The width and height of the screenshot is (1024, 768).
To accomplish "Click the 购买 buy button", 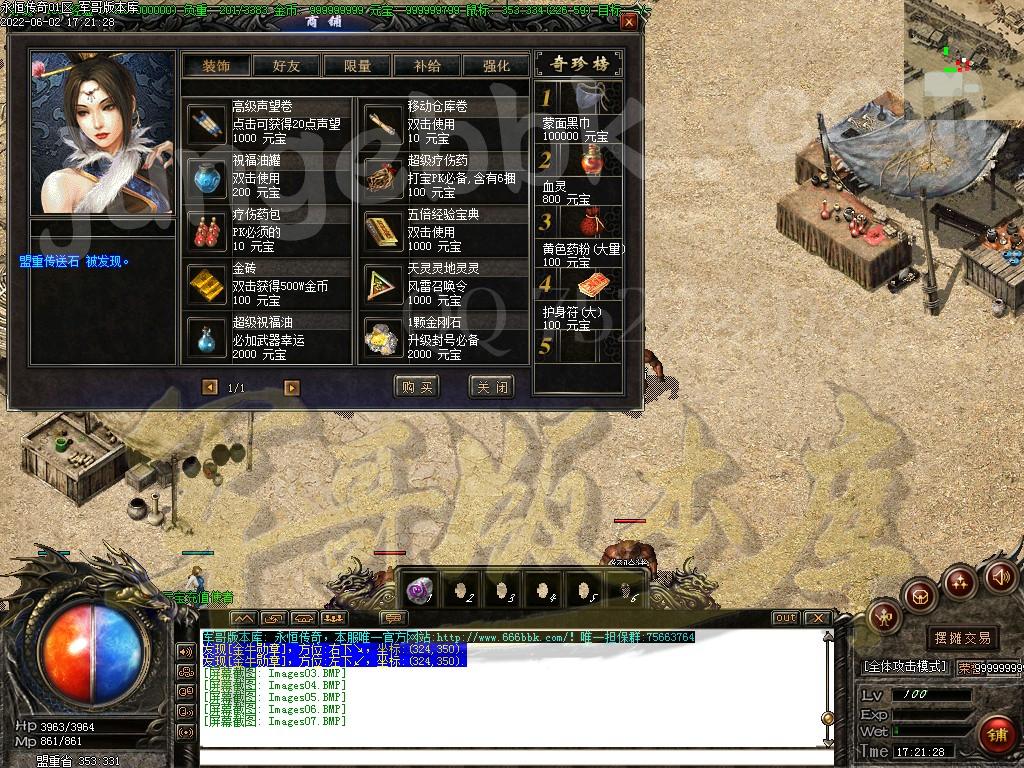I will (x=417, y=387).
